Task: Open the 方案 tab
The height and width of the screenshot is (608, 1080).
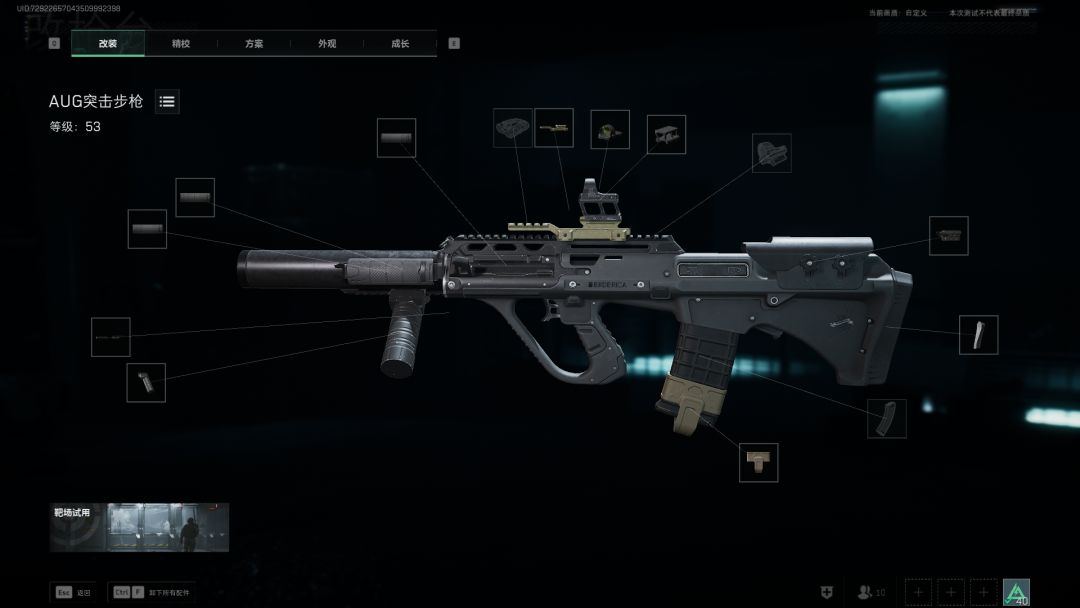Action: (x=254, y=44)
